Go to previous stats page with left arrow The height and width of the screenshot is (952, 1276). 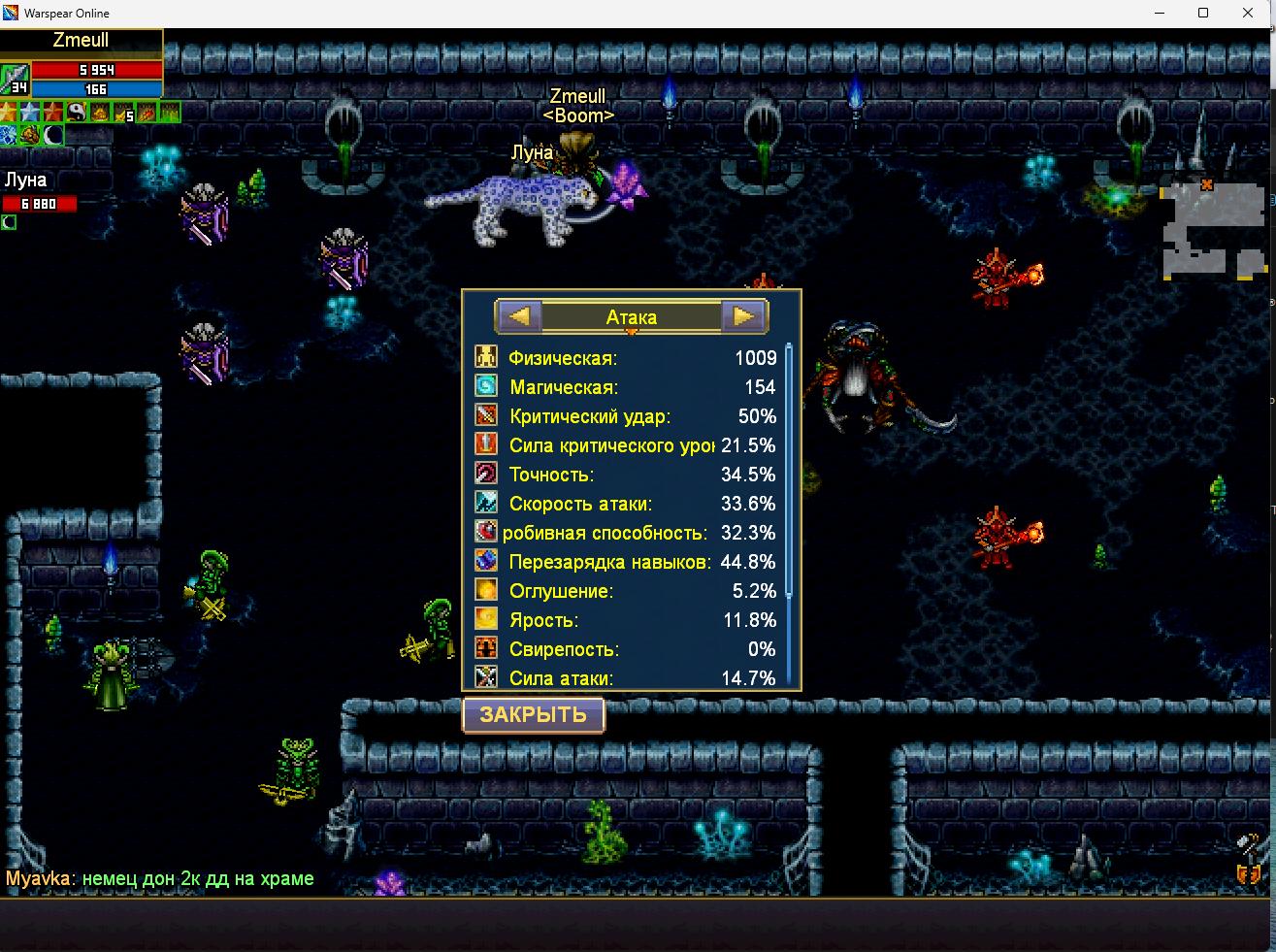click(x=519, y=316)
